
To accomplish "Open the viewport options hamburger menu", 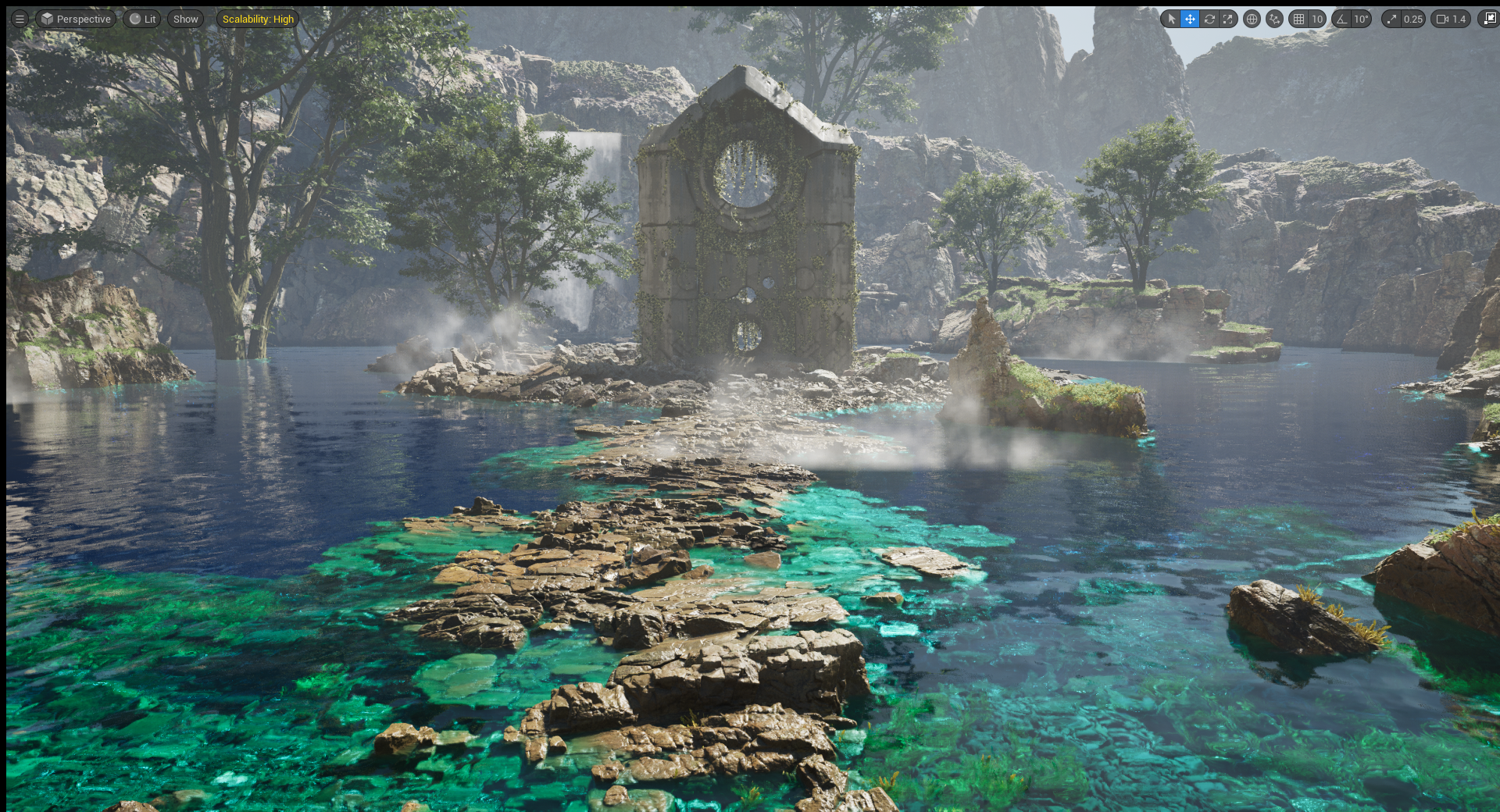I will [20, 19].
